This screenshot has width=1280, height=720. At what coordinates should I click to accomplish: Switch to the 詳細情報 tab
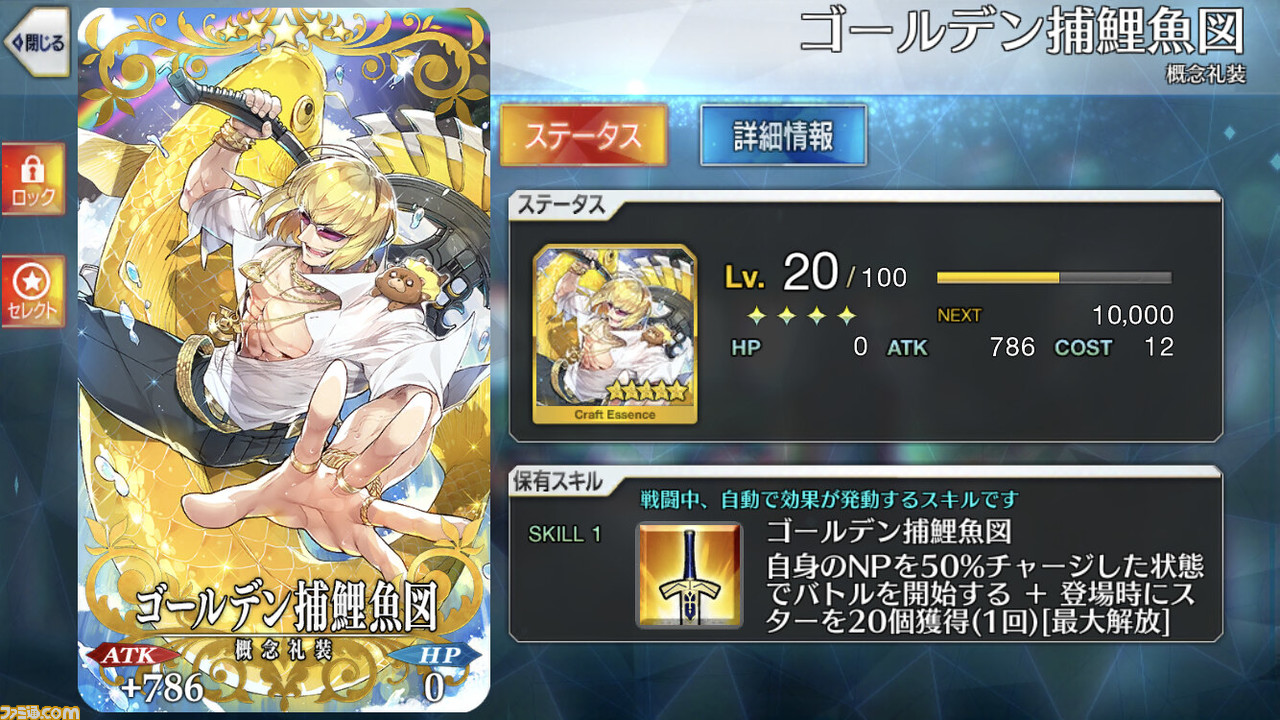[x=783, y=132]
